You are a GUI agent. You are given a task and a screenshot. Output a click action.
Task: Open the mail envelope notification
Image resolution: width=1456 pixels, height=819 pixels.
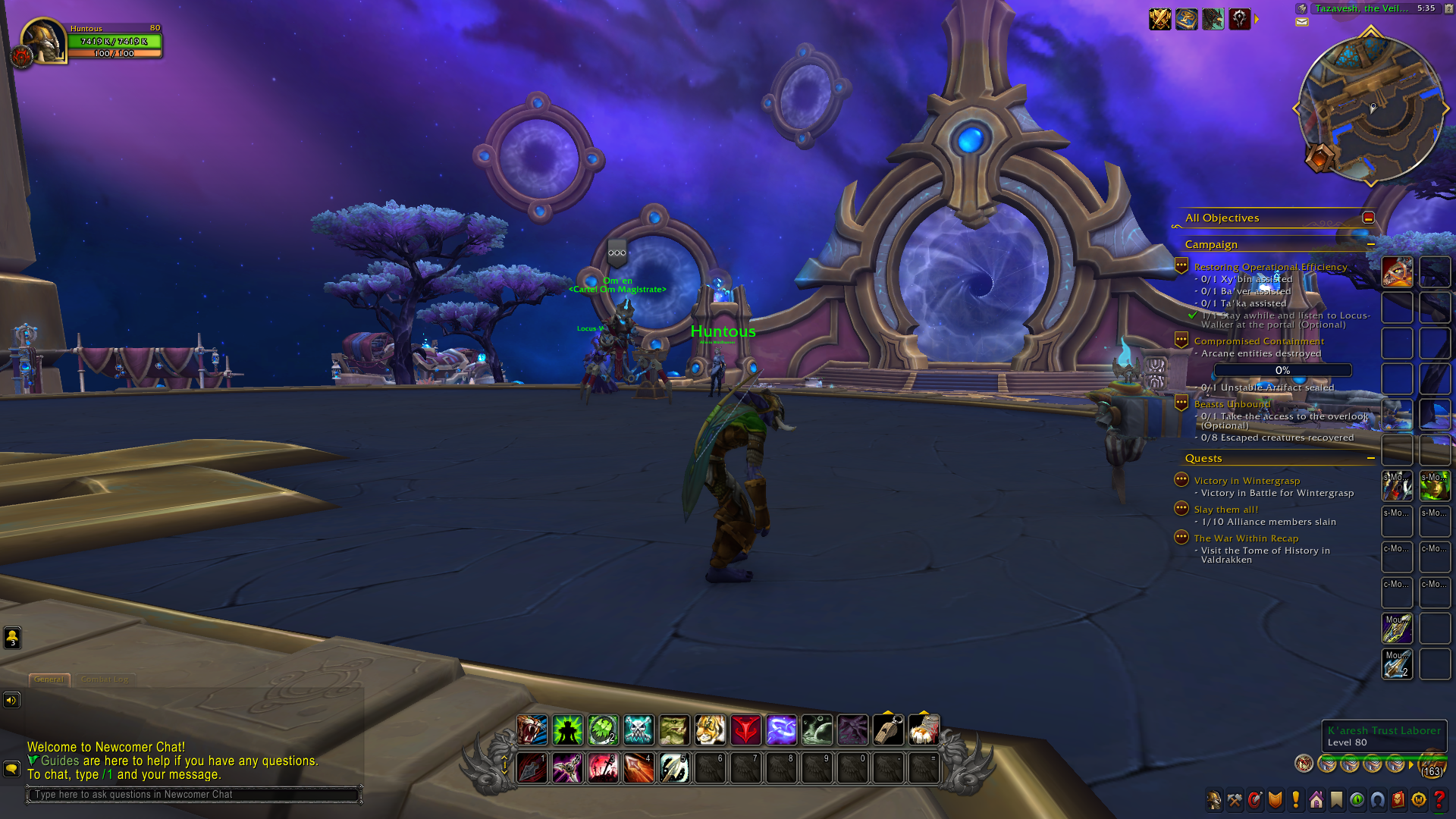[x=1302, y=23]
